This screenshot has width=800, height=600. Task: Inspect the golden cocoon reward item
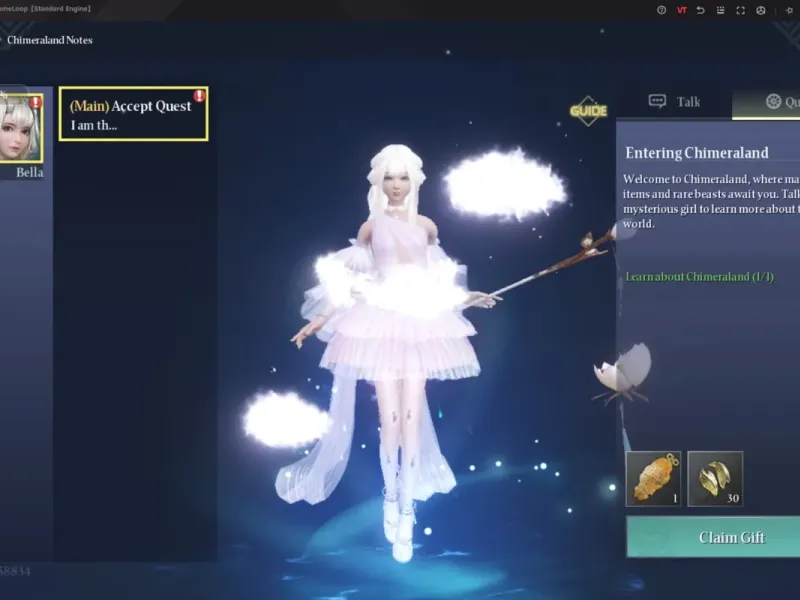[653, 478]
